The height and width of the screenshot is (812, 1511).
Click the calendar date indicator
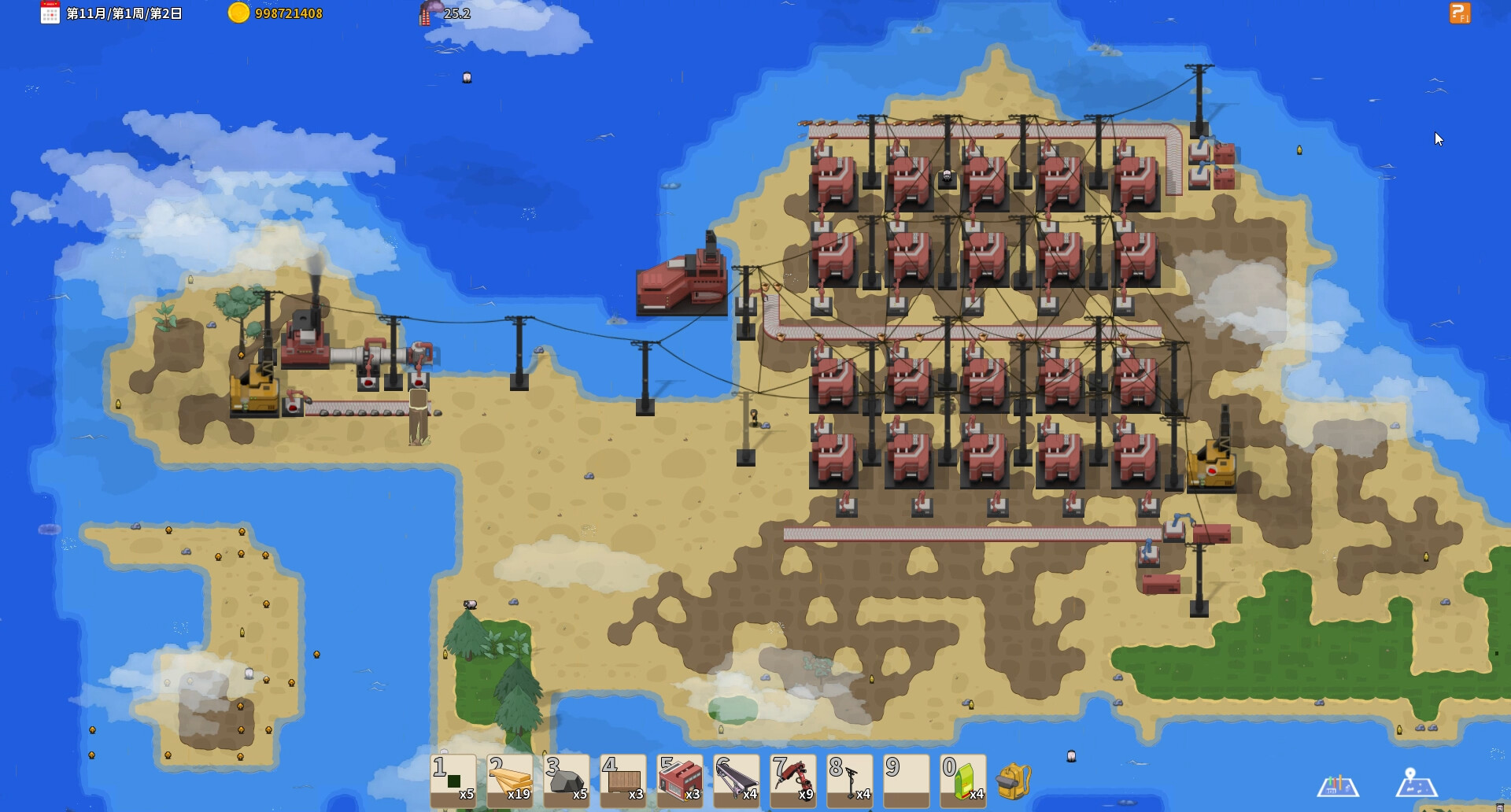point(50,13)
